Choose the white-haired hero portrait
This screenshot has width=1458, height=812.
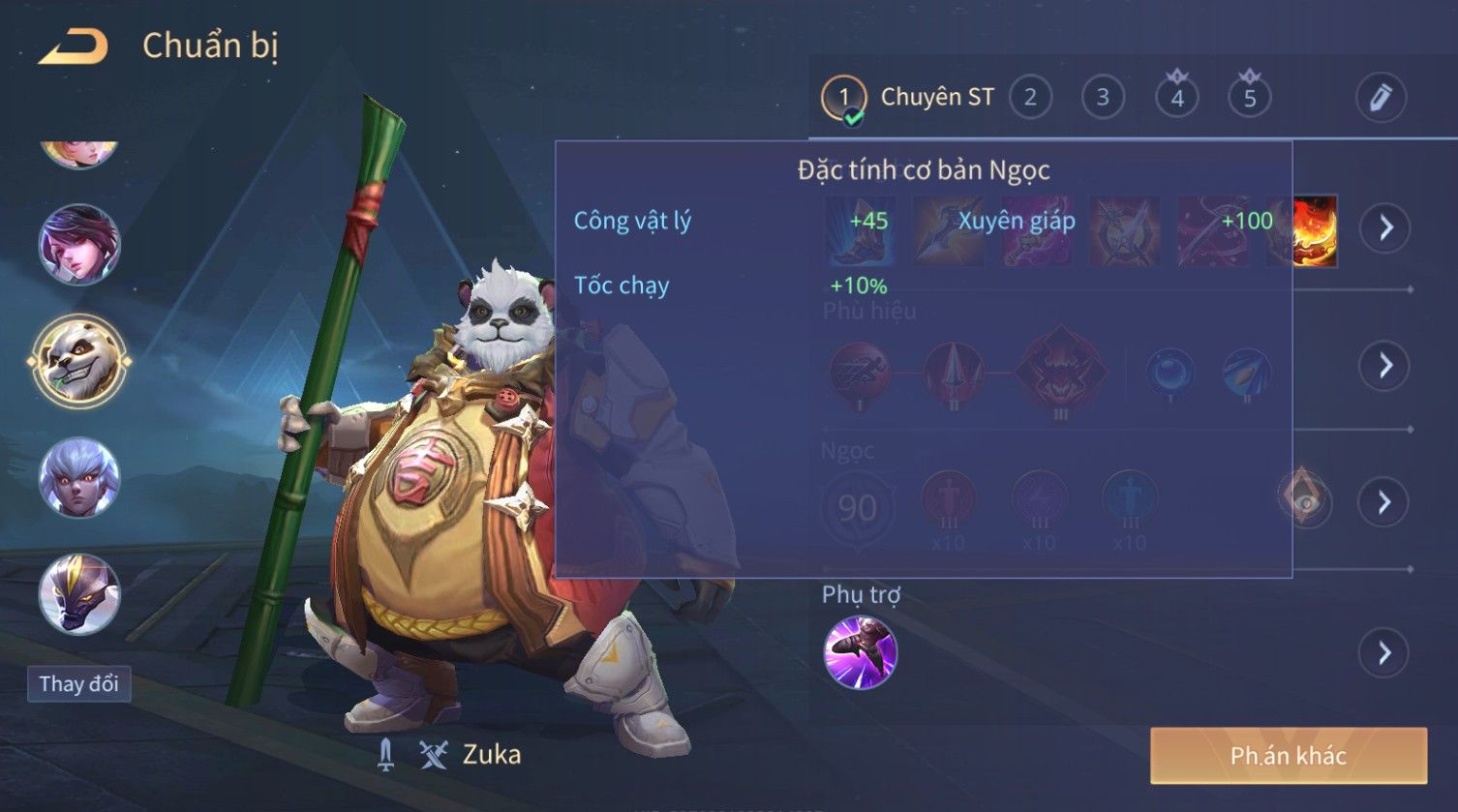(x=79, y=477)
